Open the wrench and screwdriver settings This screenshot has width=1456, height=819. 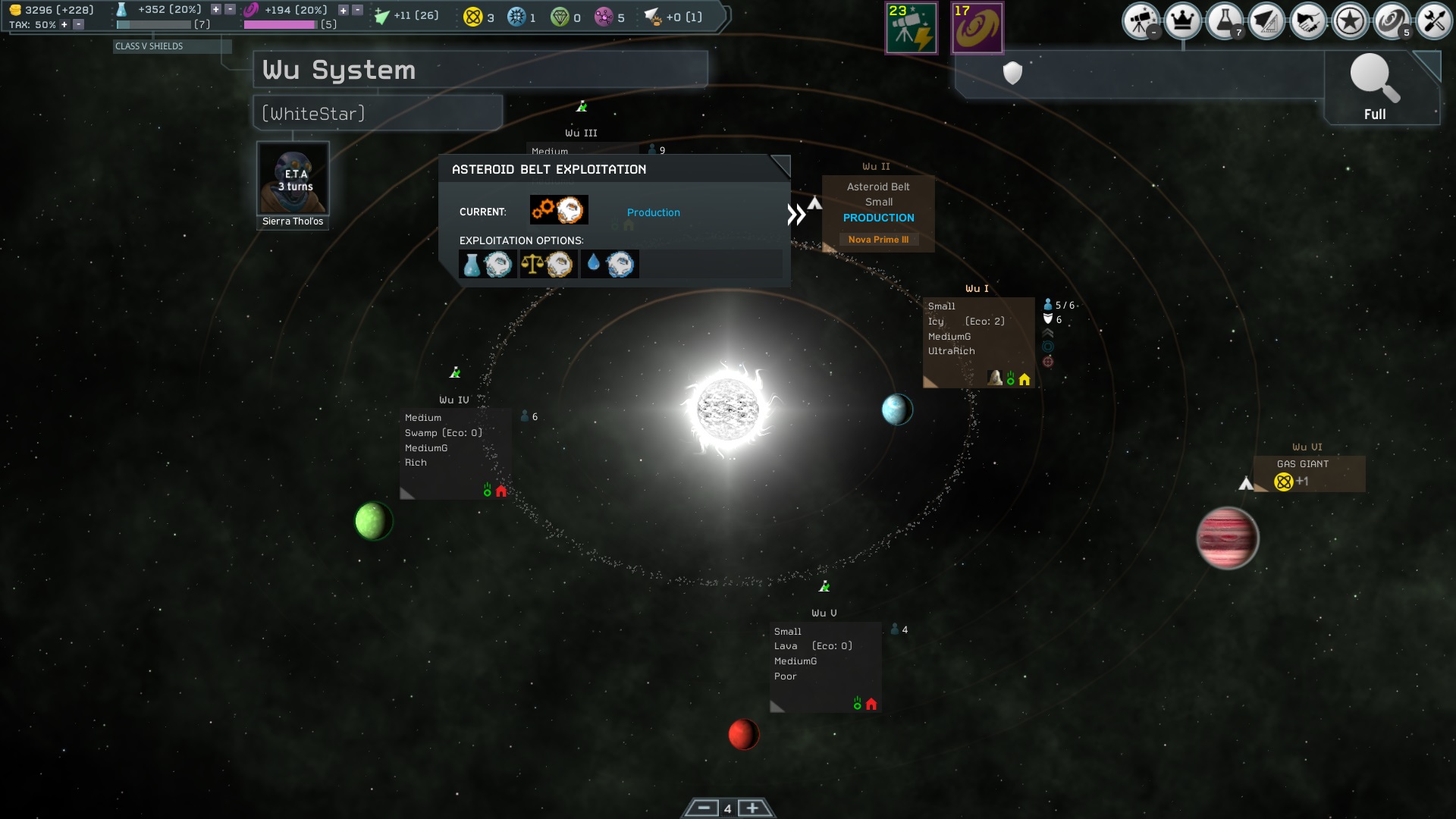click(x=1433, y=21)
